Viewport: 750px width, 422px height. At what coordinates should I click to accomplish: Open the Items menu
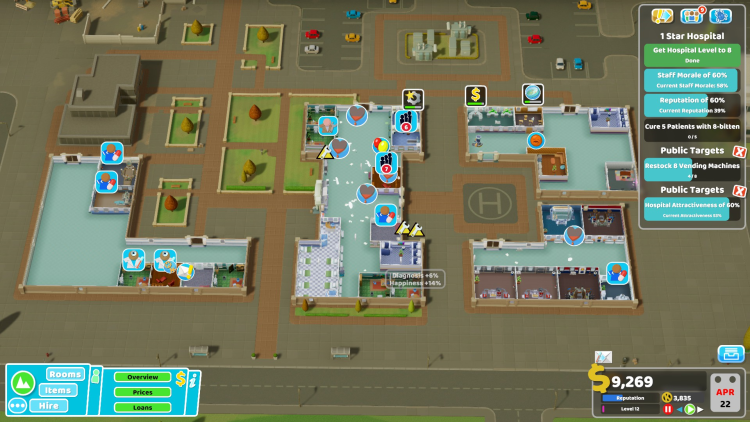point(60,390)
